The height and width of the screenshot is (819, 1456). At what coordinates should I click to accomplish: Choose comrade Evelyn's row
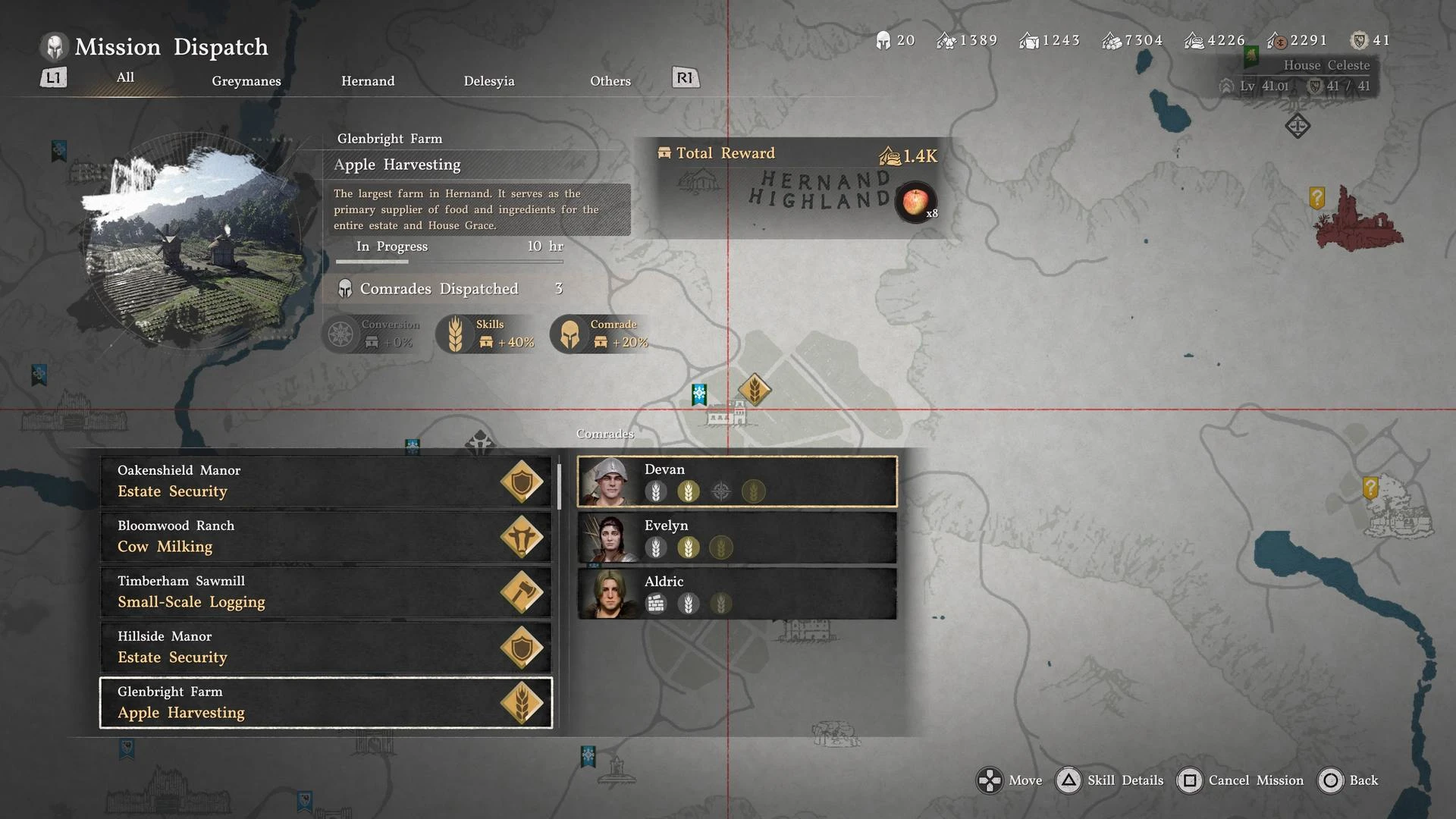(737, 538)
